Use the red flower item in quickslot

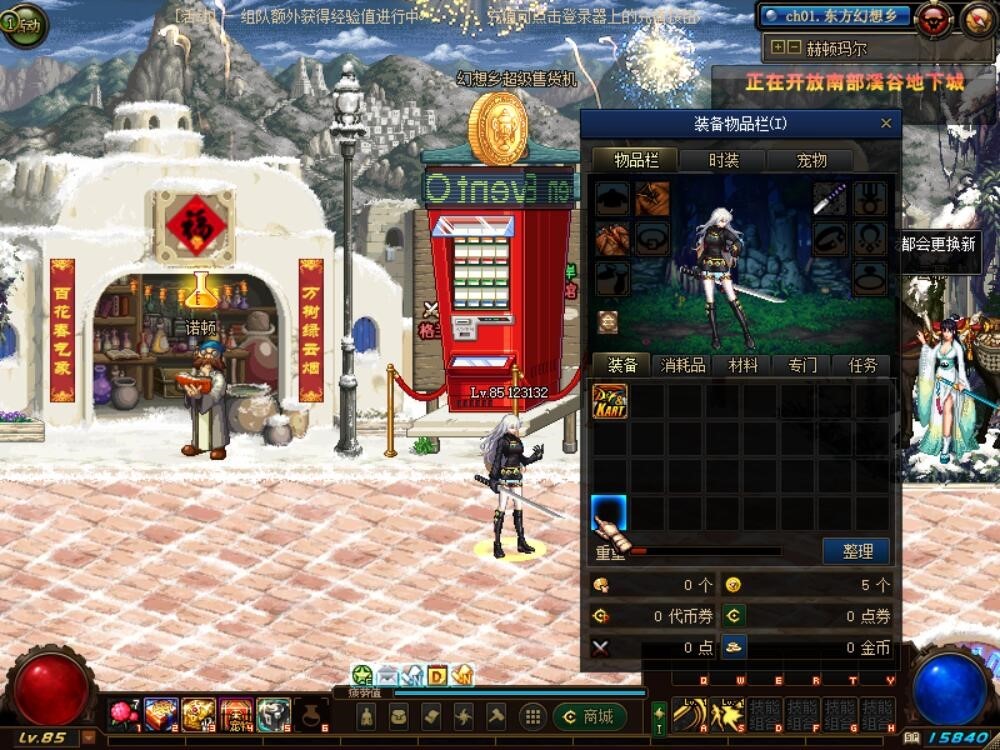[x=124, y=714]
